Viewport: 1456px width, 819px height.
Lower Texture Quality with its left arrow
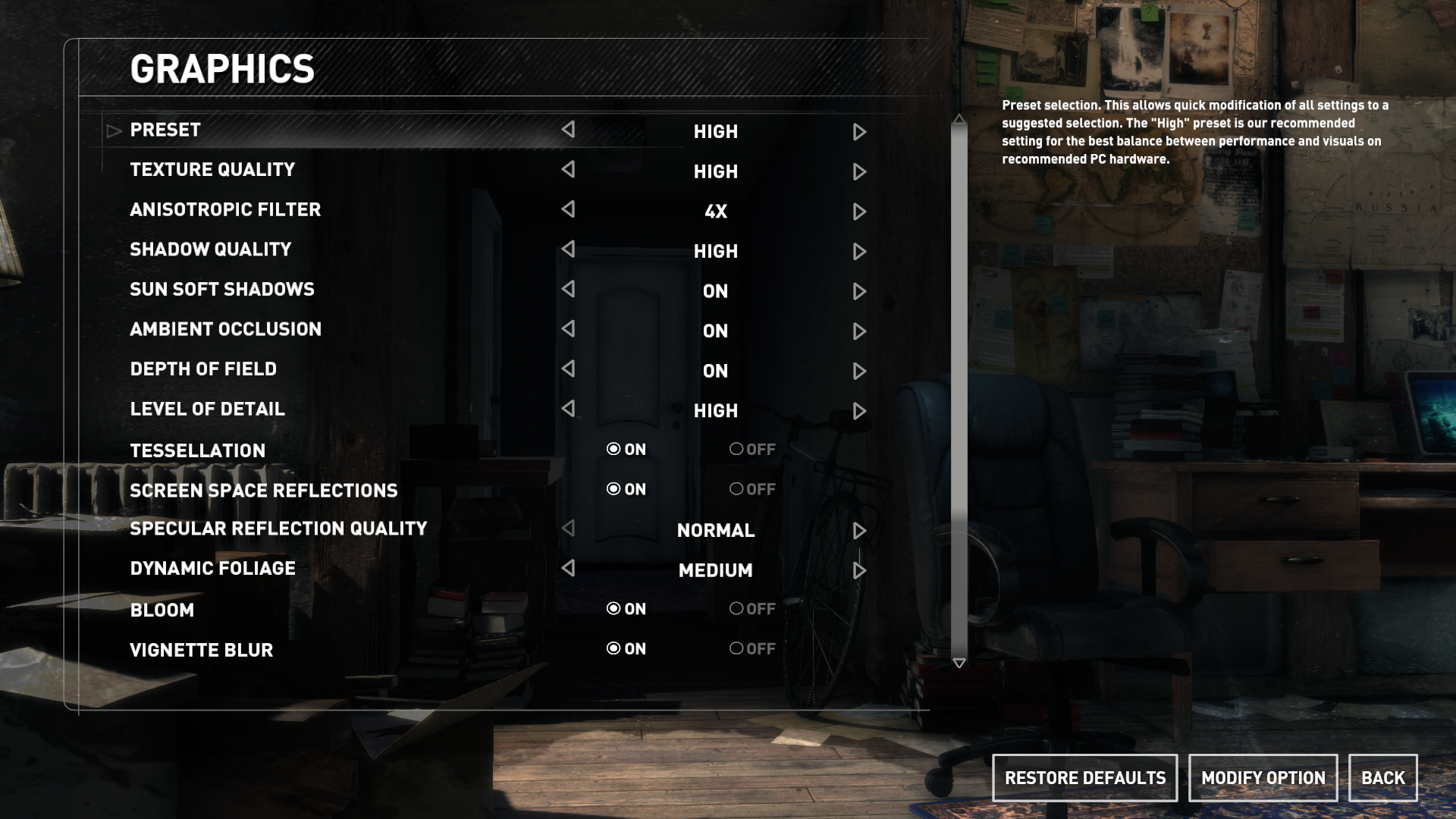[568, 170]
